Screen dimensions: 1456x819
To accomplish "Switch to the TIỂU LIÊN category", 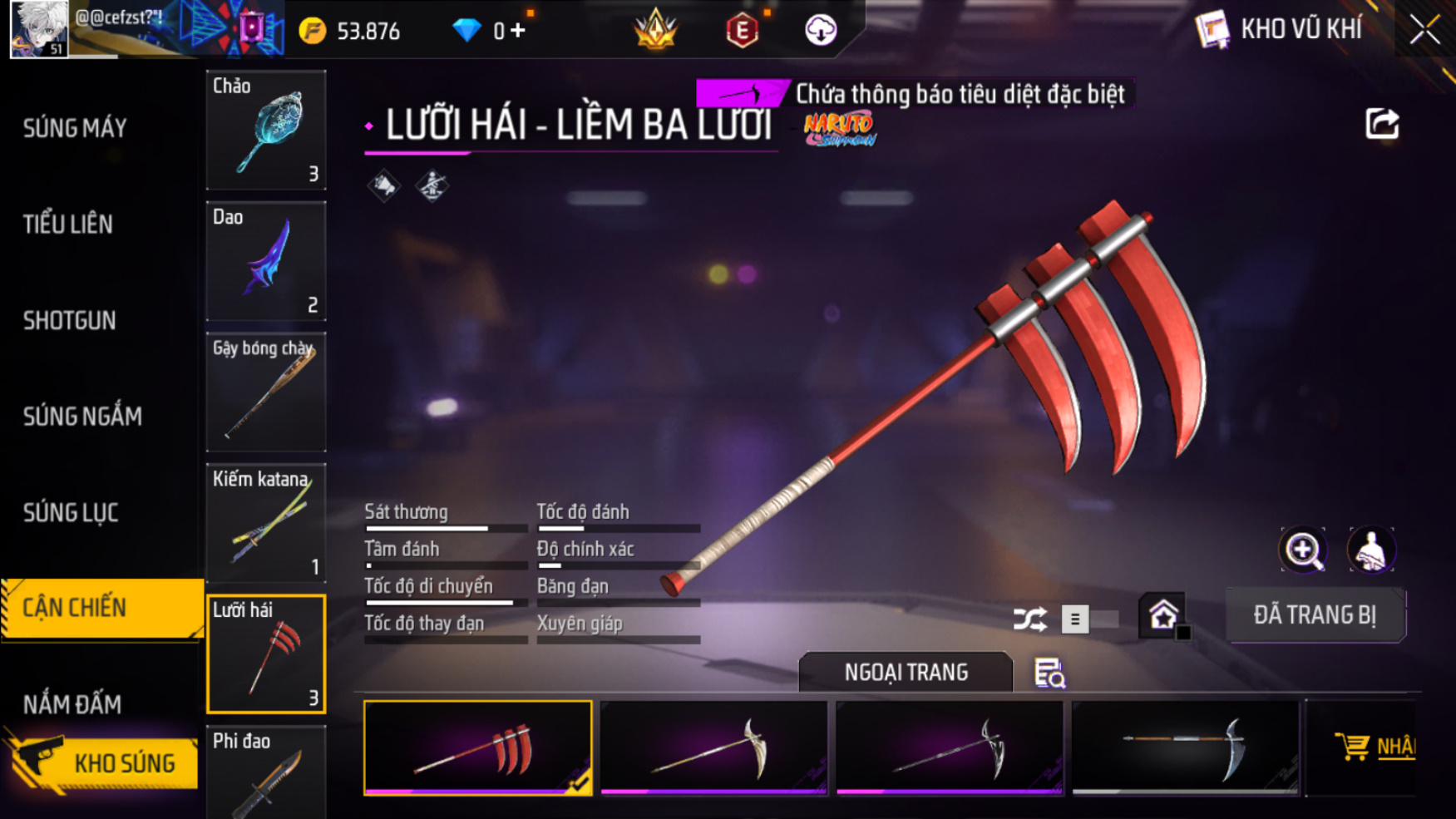I will tap(68, 224).
